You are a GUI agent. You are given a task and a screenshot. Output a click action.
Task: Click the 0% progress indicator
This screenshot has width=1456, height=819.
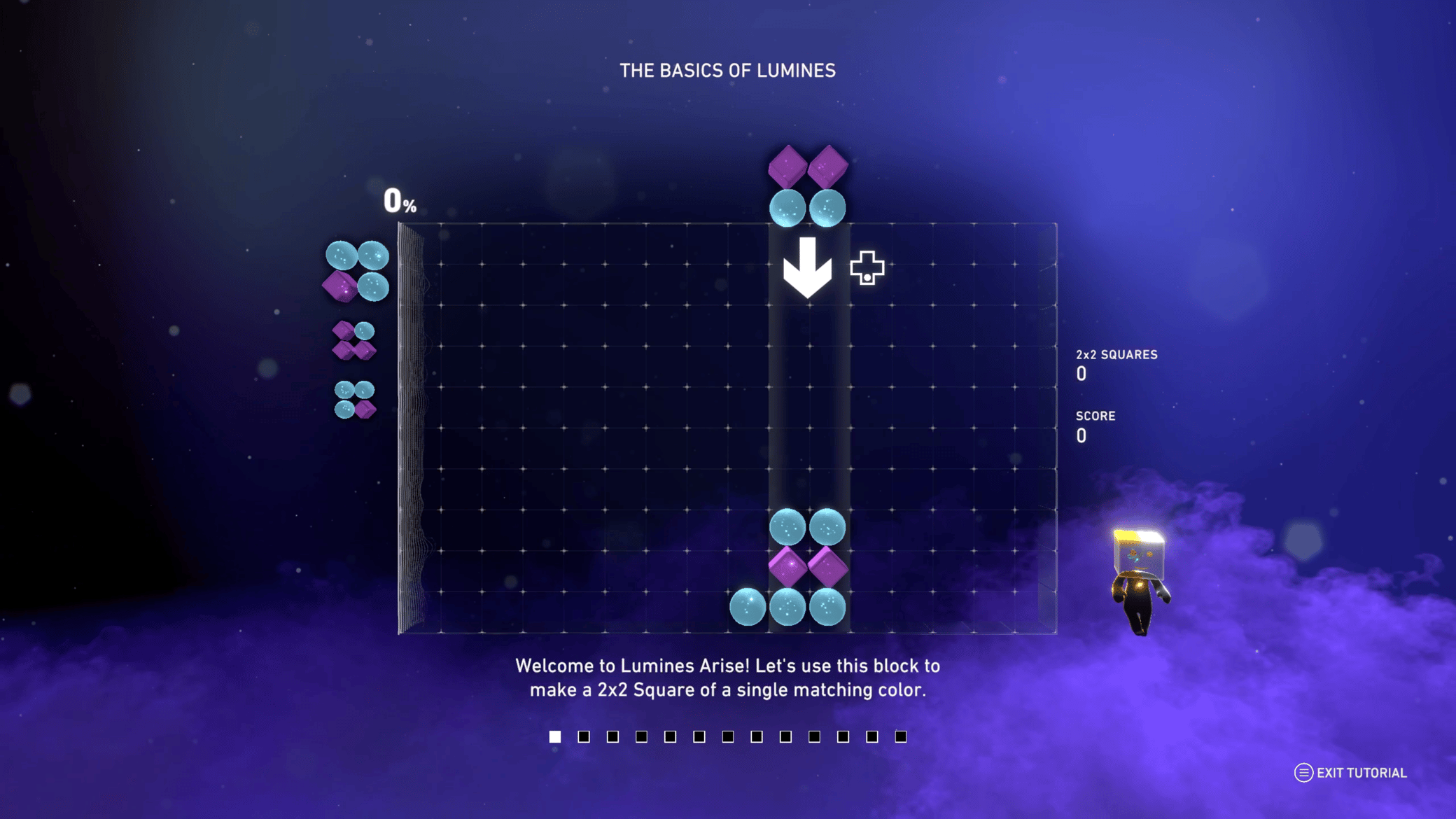click(401, 202)
